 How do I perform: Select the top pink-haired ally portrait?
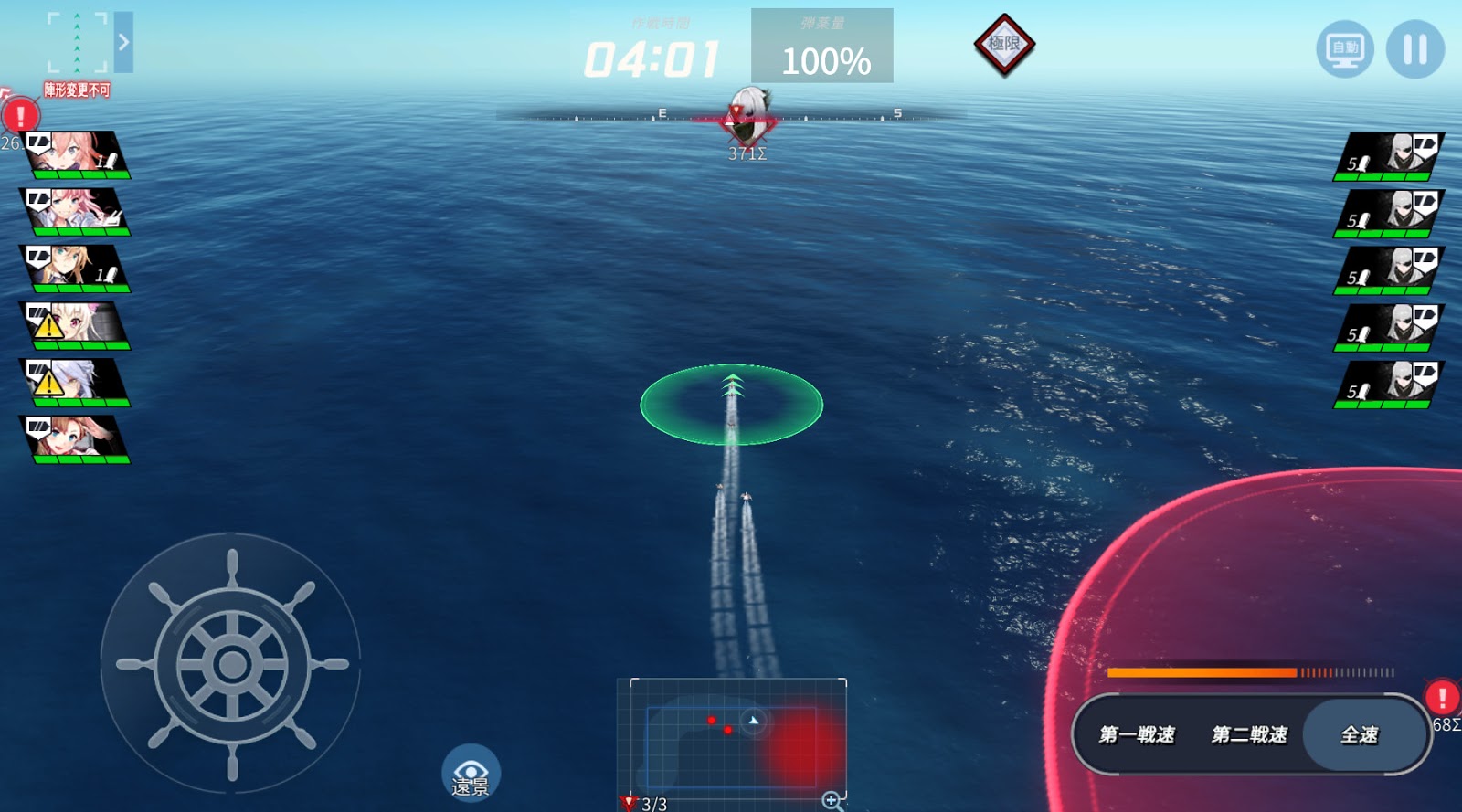[x=77, y=154]
